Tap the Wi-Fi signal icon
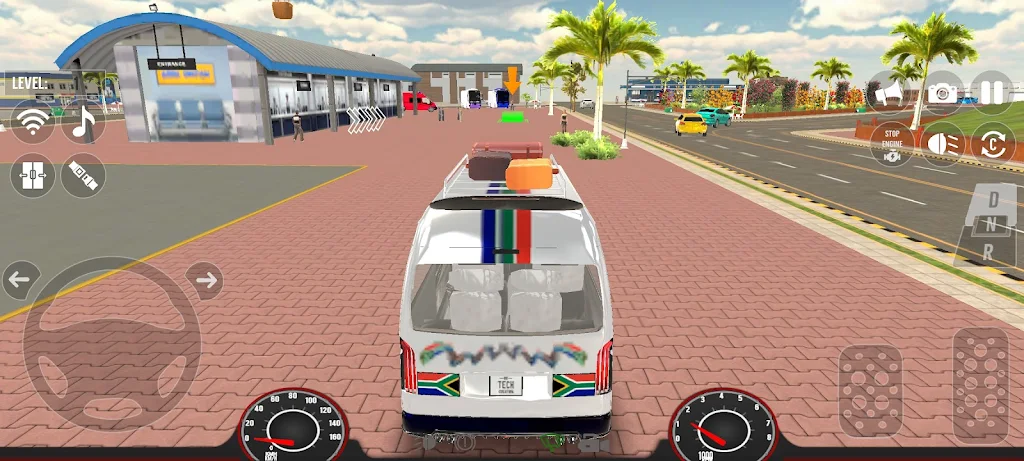 click(x=33, y=124)
